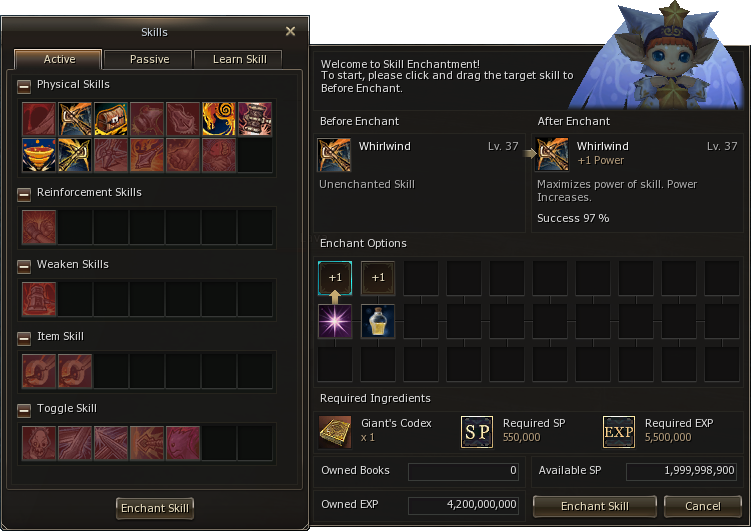
Task: Select the skull toggle skill icon
Action: point(39,443)
